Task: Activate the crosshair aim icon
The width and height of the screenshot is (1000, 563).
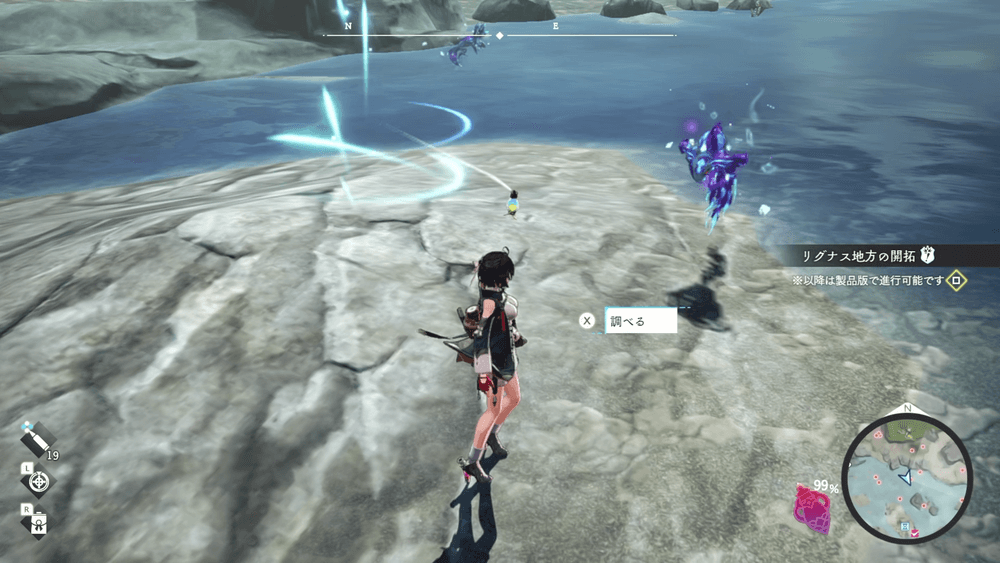Action: pos(39,482)
